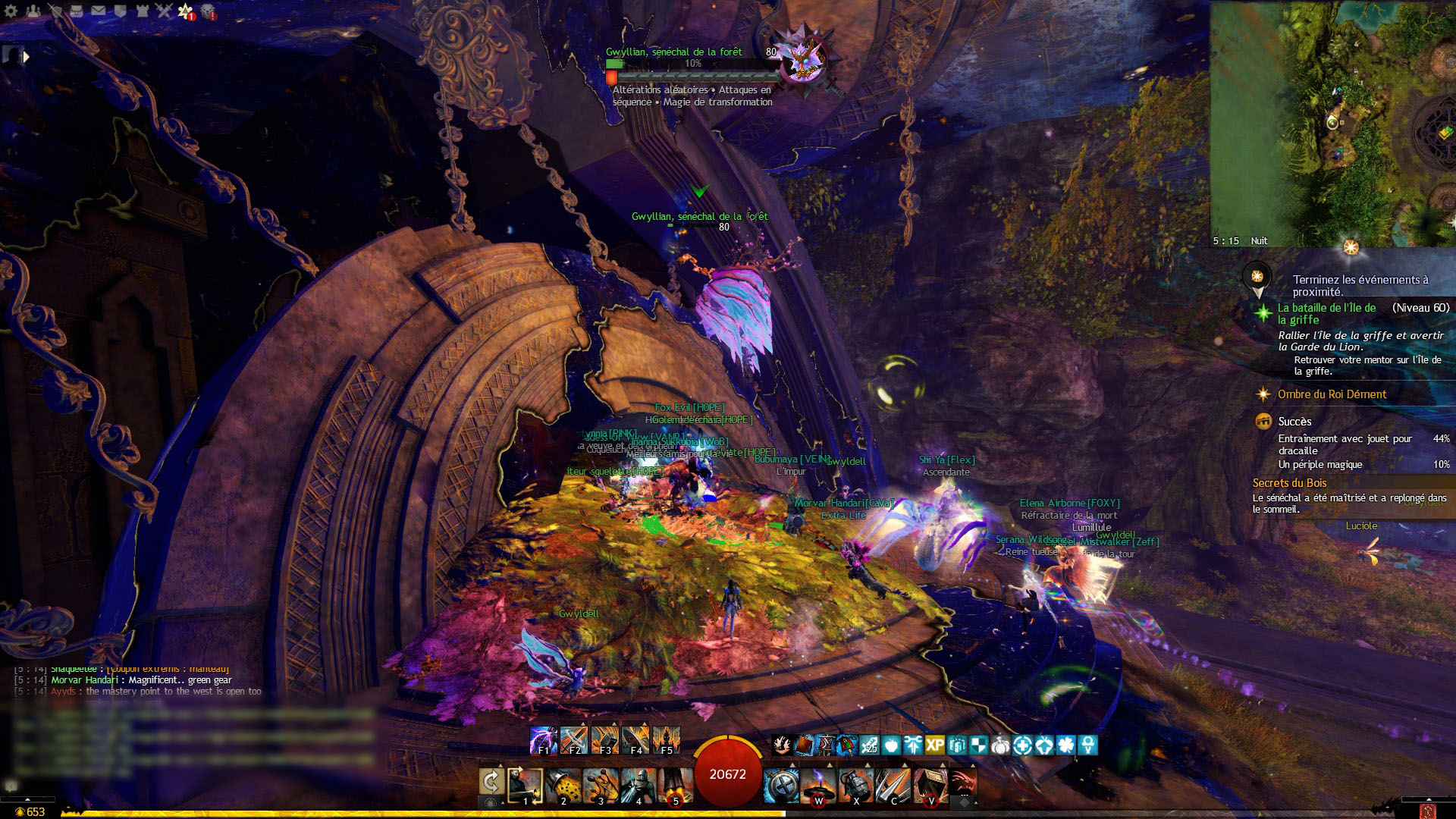Screen dimensions: 1456x819
Task: Select the Ombre du Roi Dément objective
Action: tap(1332, 394)
